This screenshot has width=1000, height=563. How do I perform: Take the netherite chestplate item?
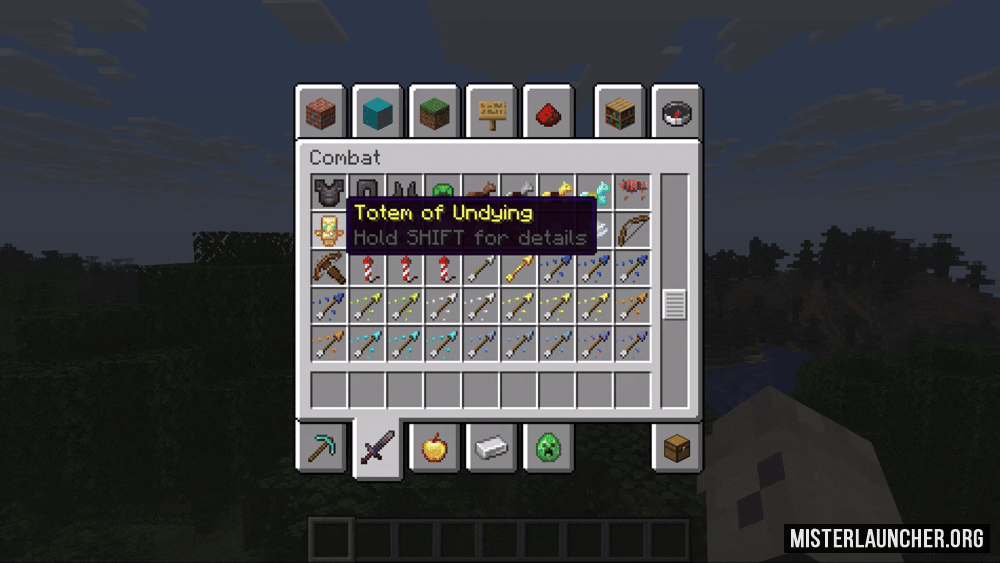coord(327,192)
